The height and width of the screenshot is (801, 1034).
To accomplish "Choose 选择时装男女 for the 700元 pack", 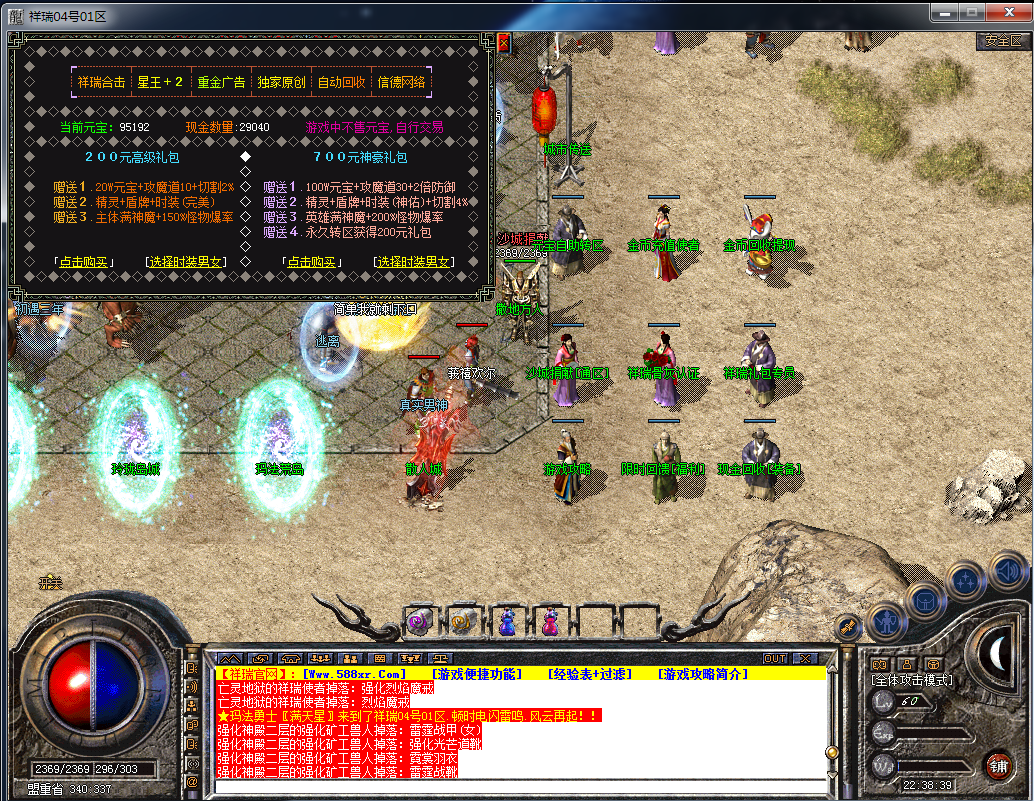I will (x=414, y=262).
